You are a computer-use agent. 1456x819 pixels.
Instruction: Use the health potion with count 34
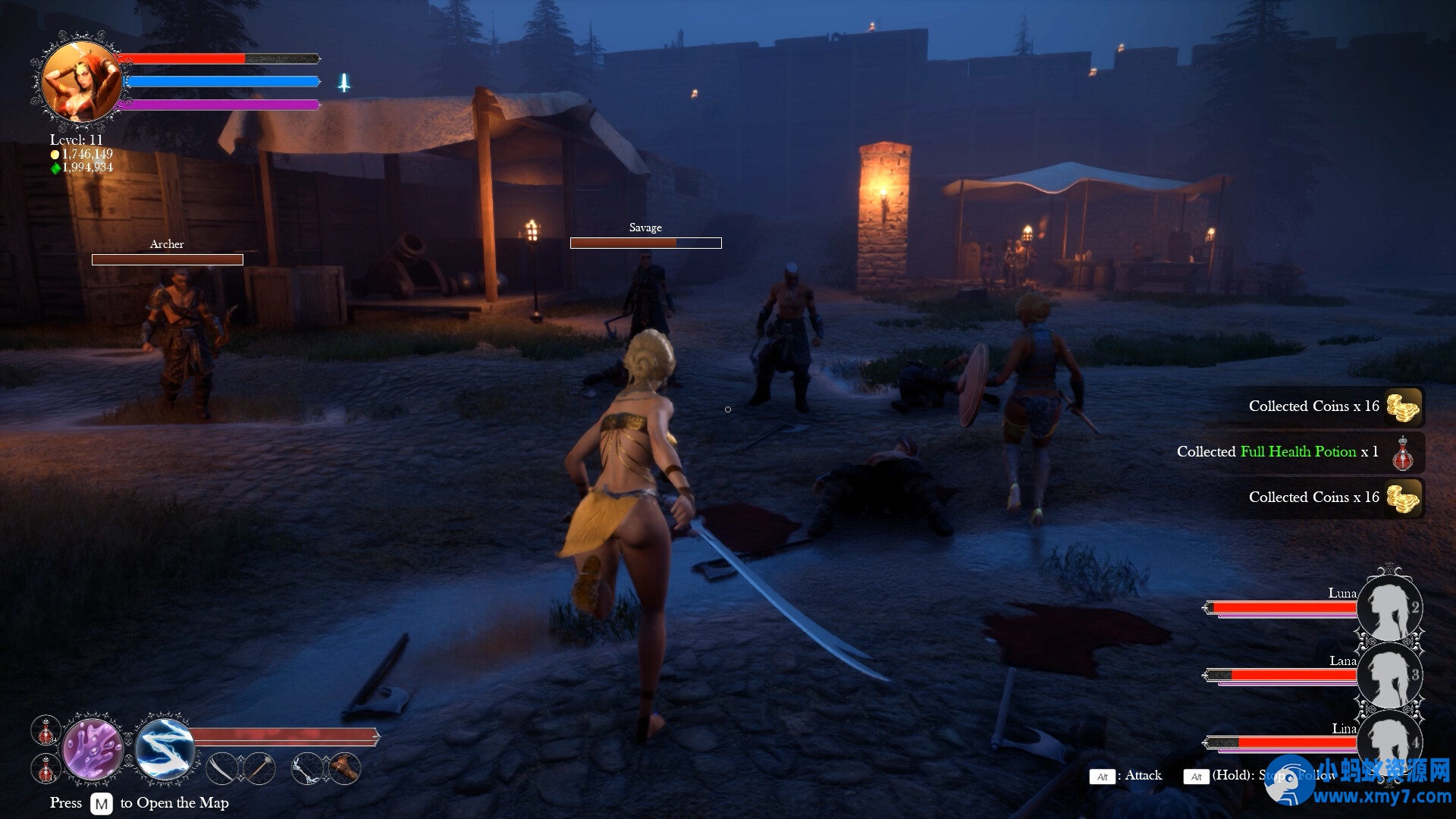46,731
